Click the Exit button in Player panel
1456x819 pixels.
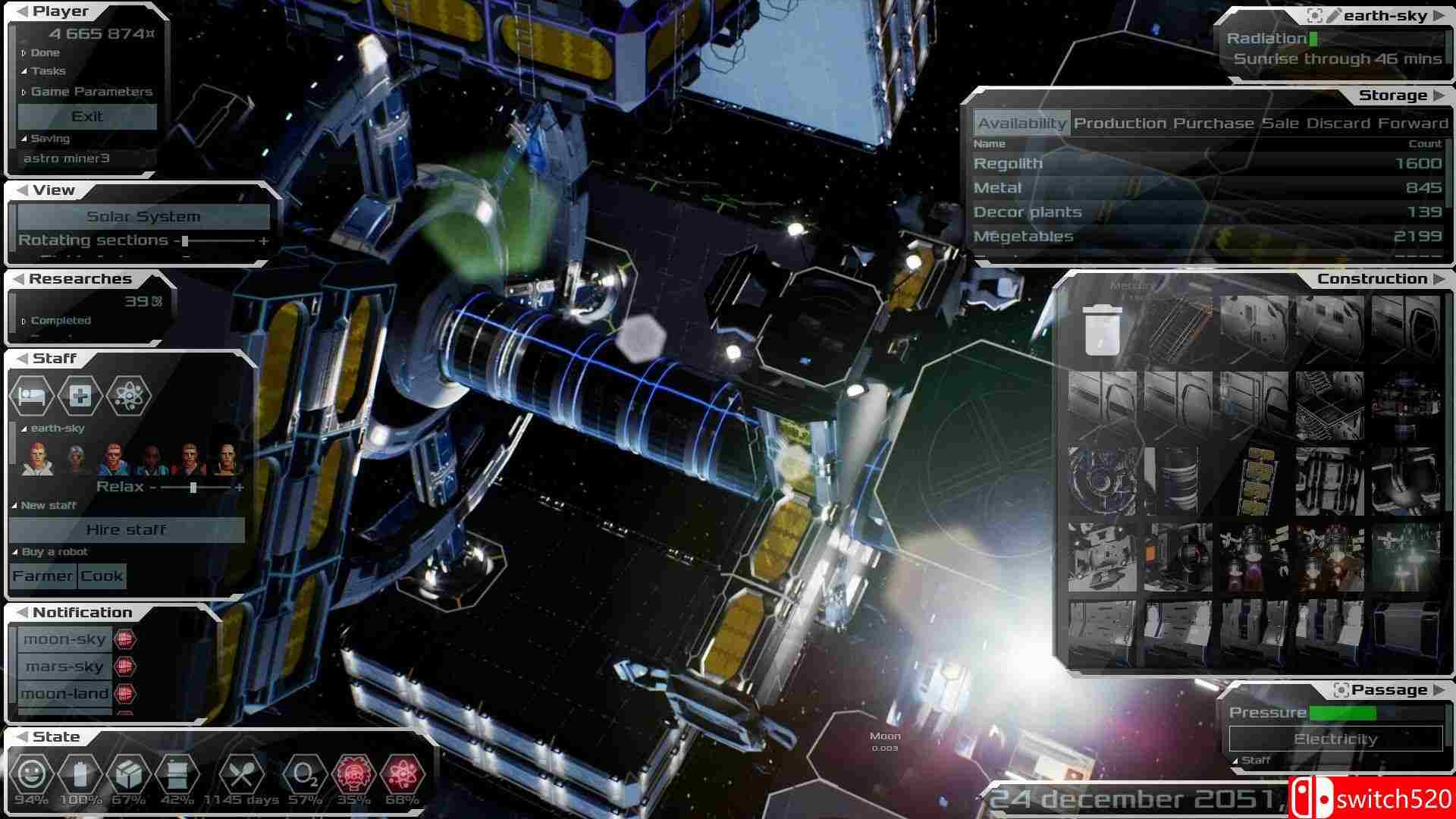pyautogui.click(x=86, y=116)
